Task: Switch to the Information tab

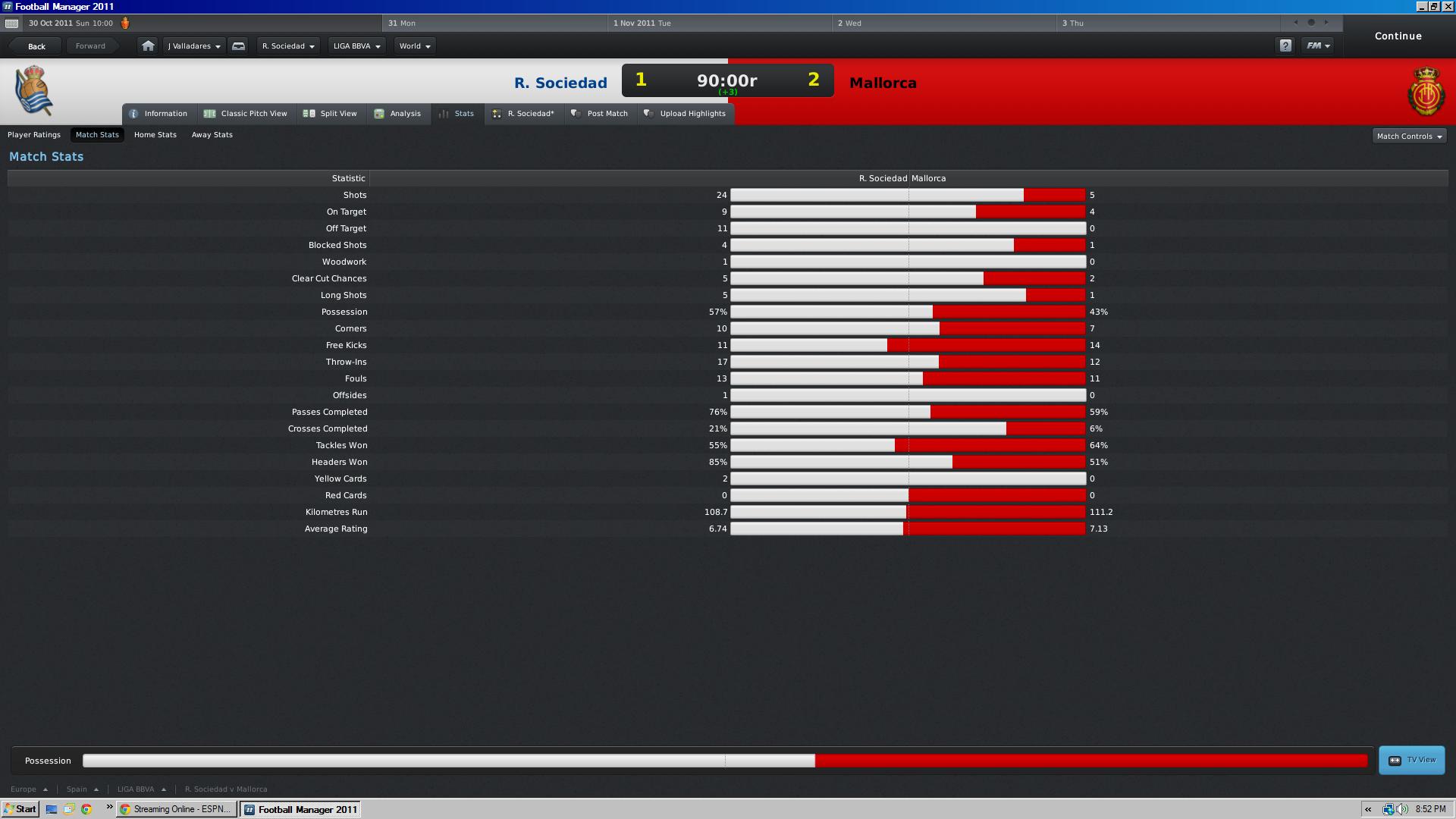Action: pos(159,114)
